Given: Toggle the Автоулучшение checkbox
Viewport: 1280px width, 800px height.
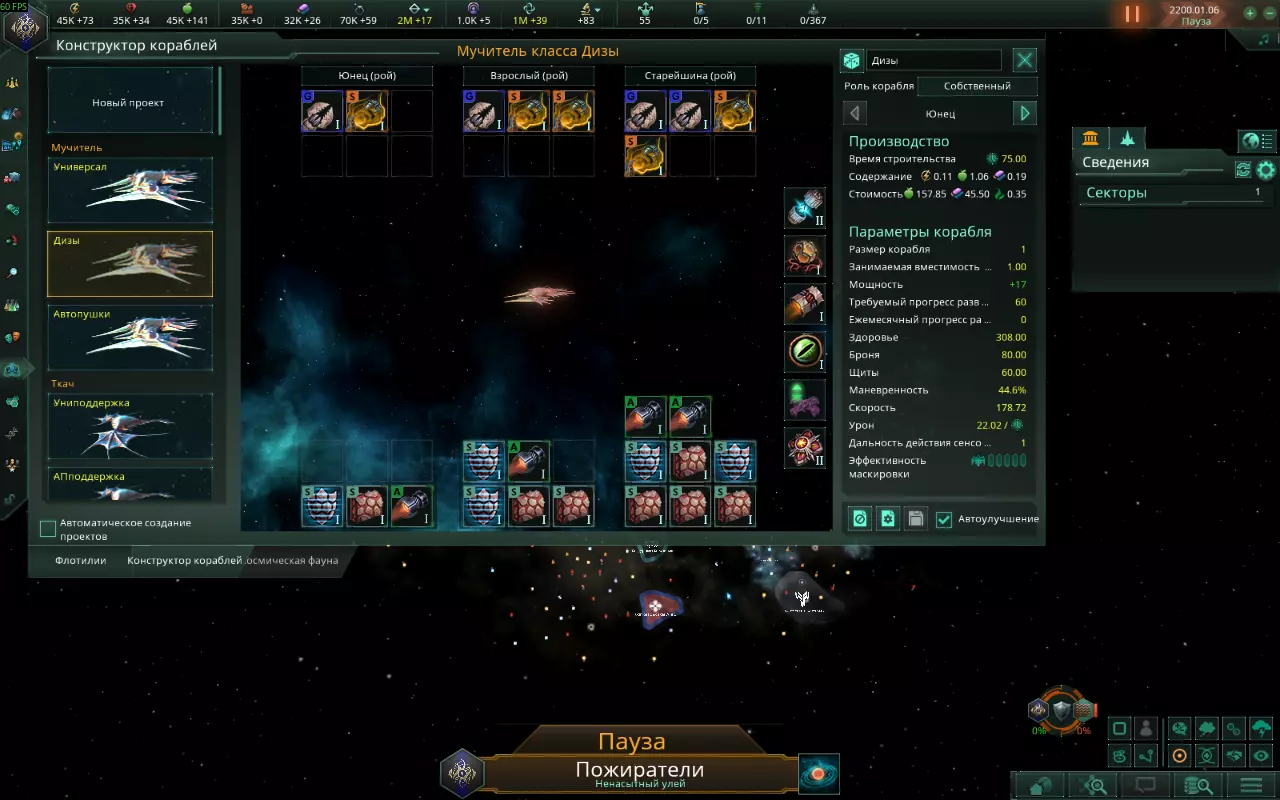Looking at the screenshot, I should [x=944, y=519].
